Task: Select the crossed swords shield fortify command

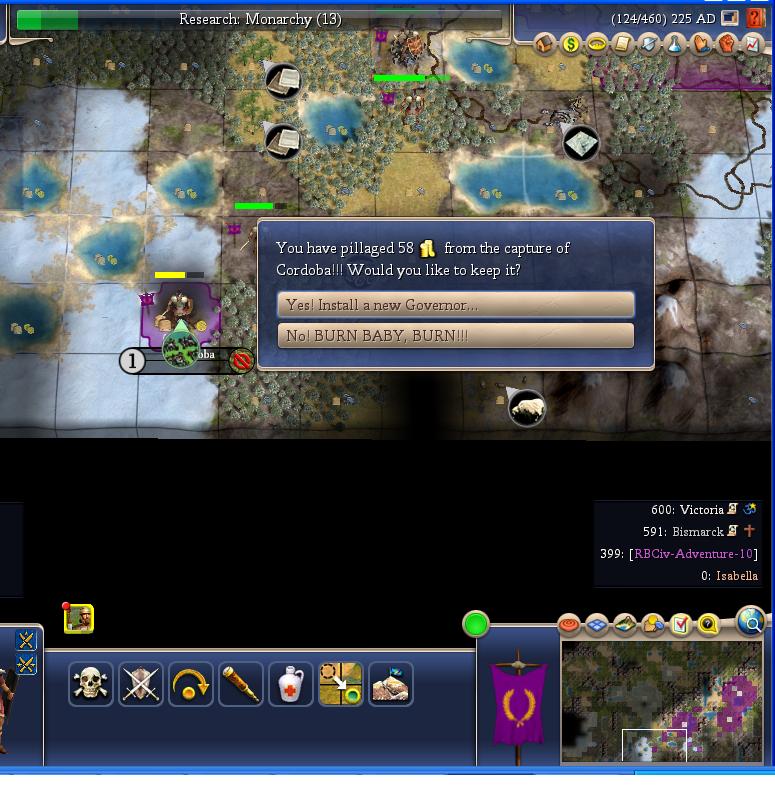Action: click(141, 684)
